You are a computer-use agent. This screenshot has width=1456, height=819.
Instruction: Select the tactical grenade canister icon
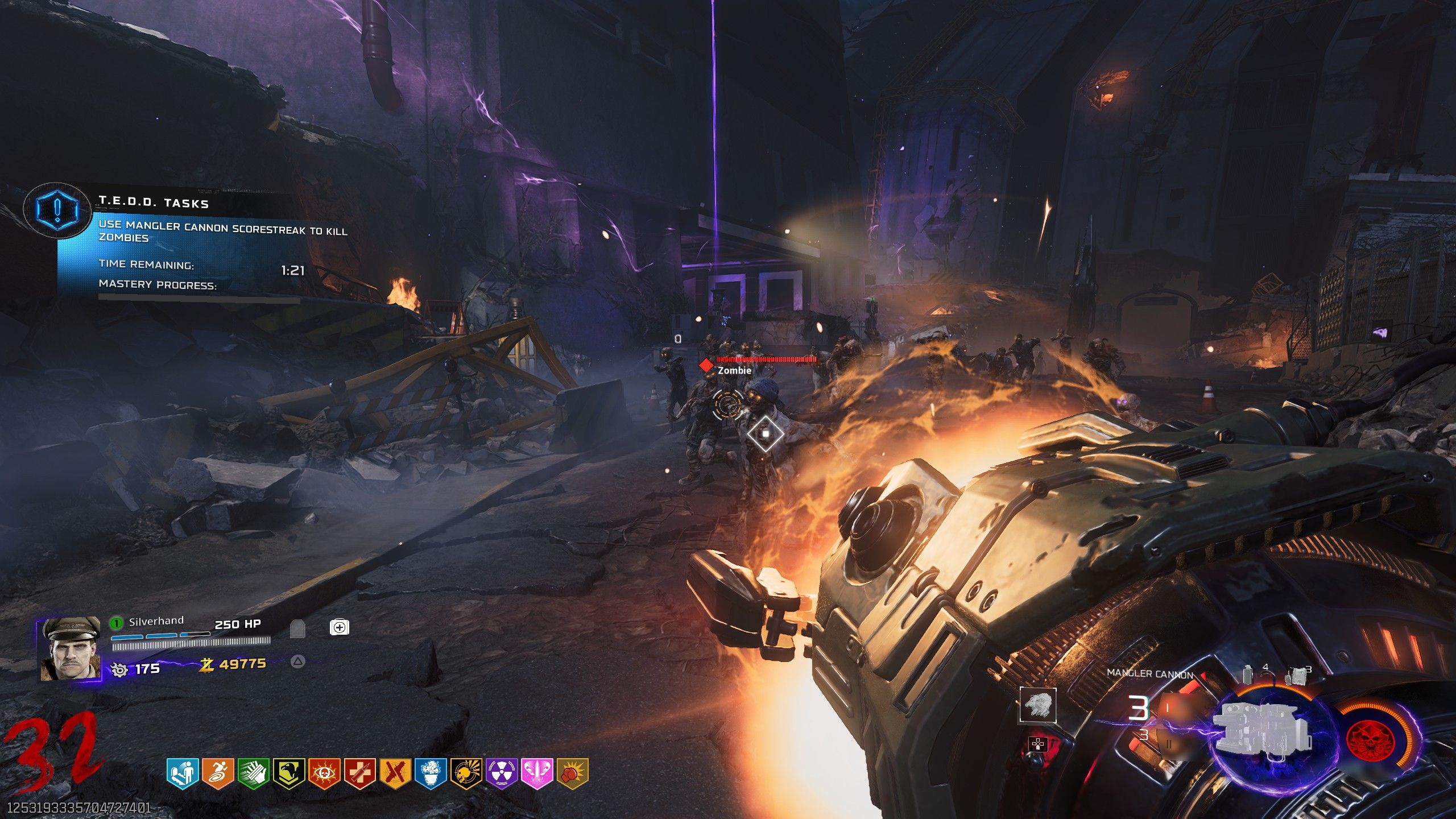tap(1248, 675)
